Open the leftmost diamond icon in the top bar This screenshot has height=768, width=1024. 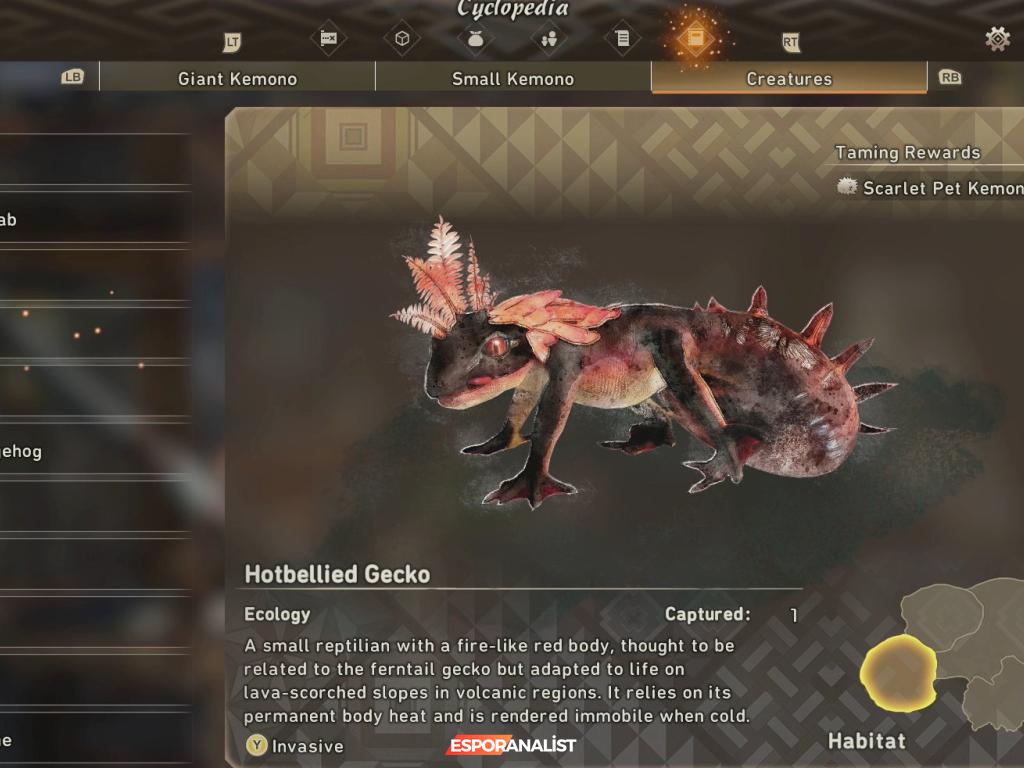(328, 39)
